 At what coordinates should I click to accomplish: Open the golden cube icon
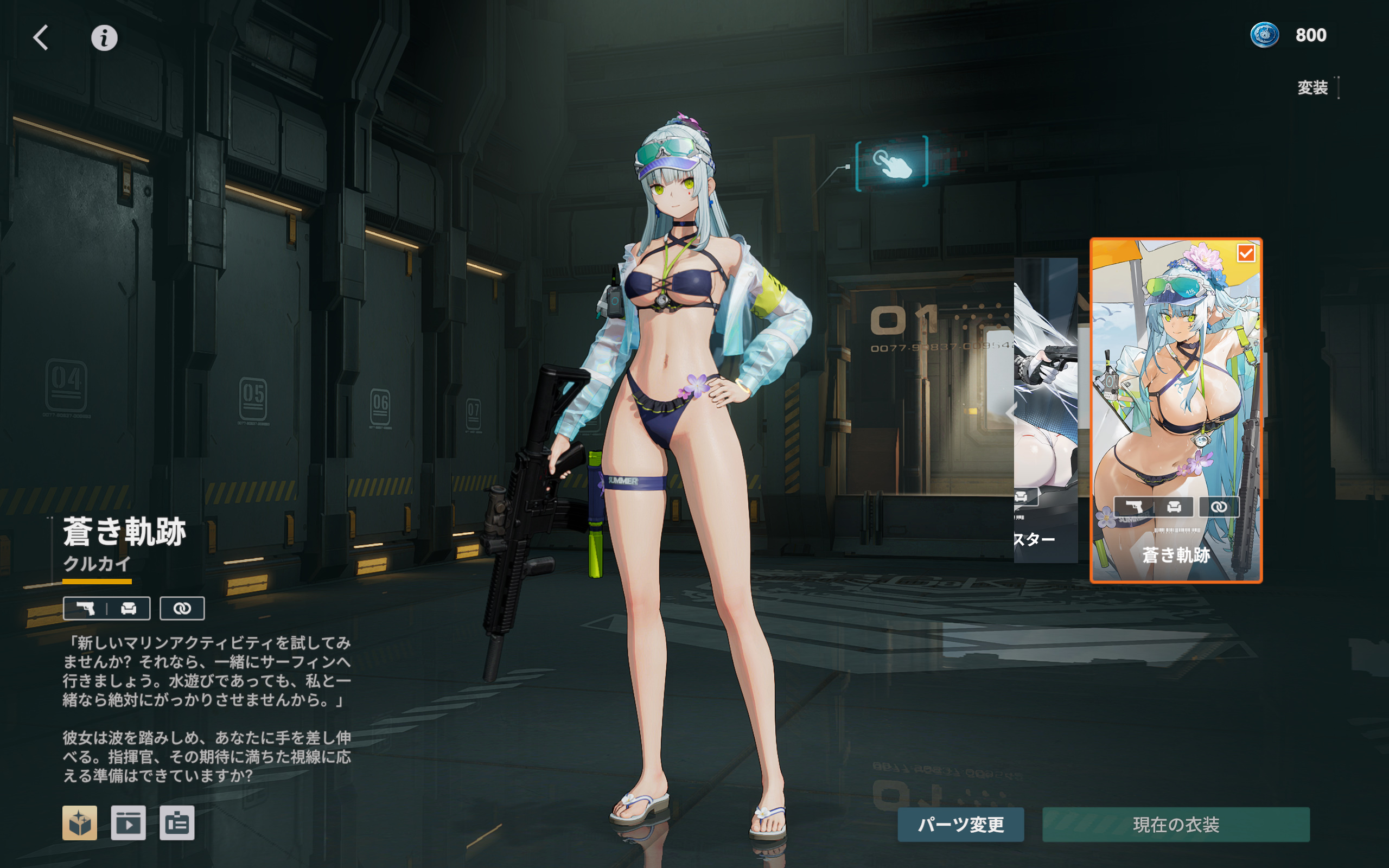coord(80,822)
